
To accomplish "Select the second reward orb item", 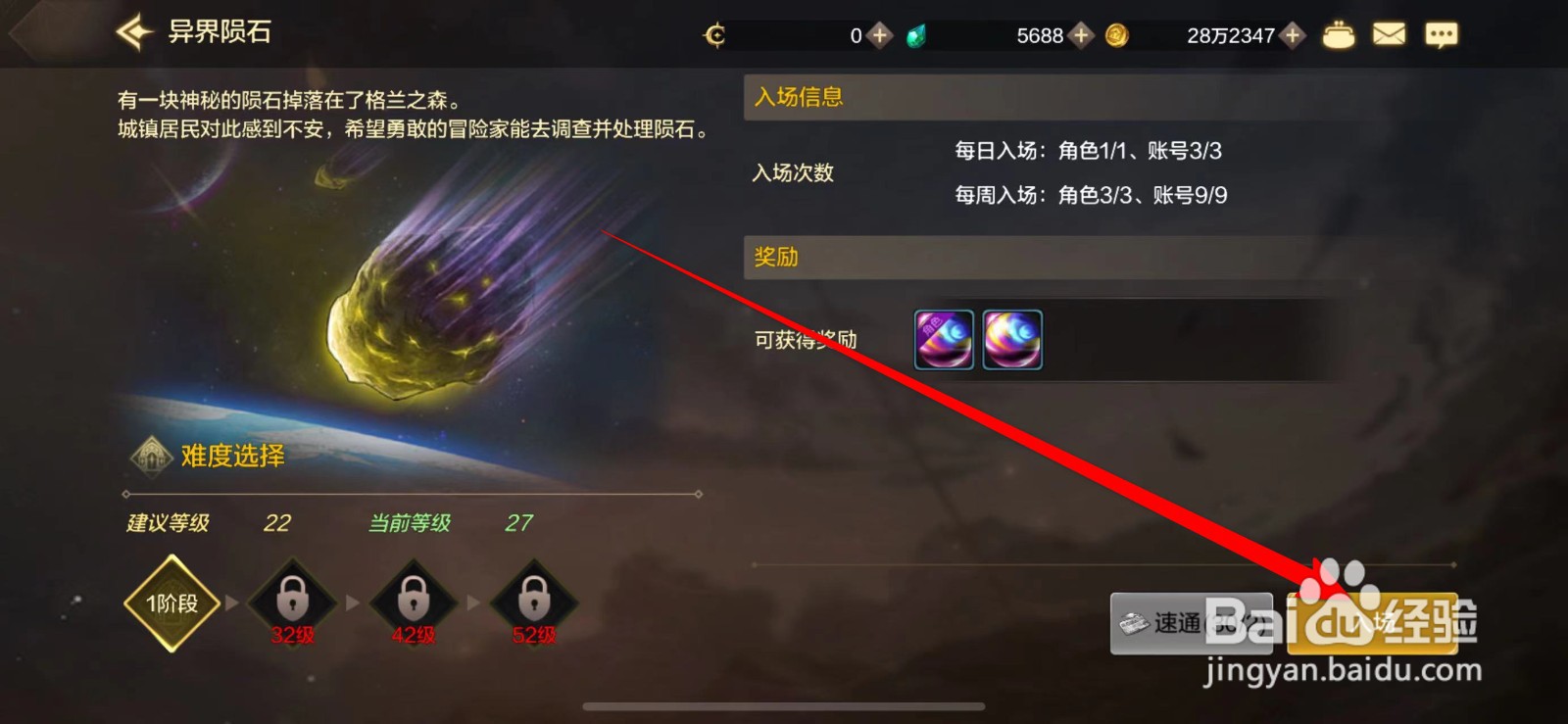I will click(x=1013, y=339).
